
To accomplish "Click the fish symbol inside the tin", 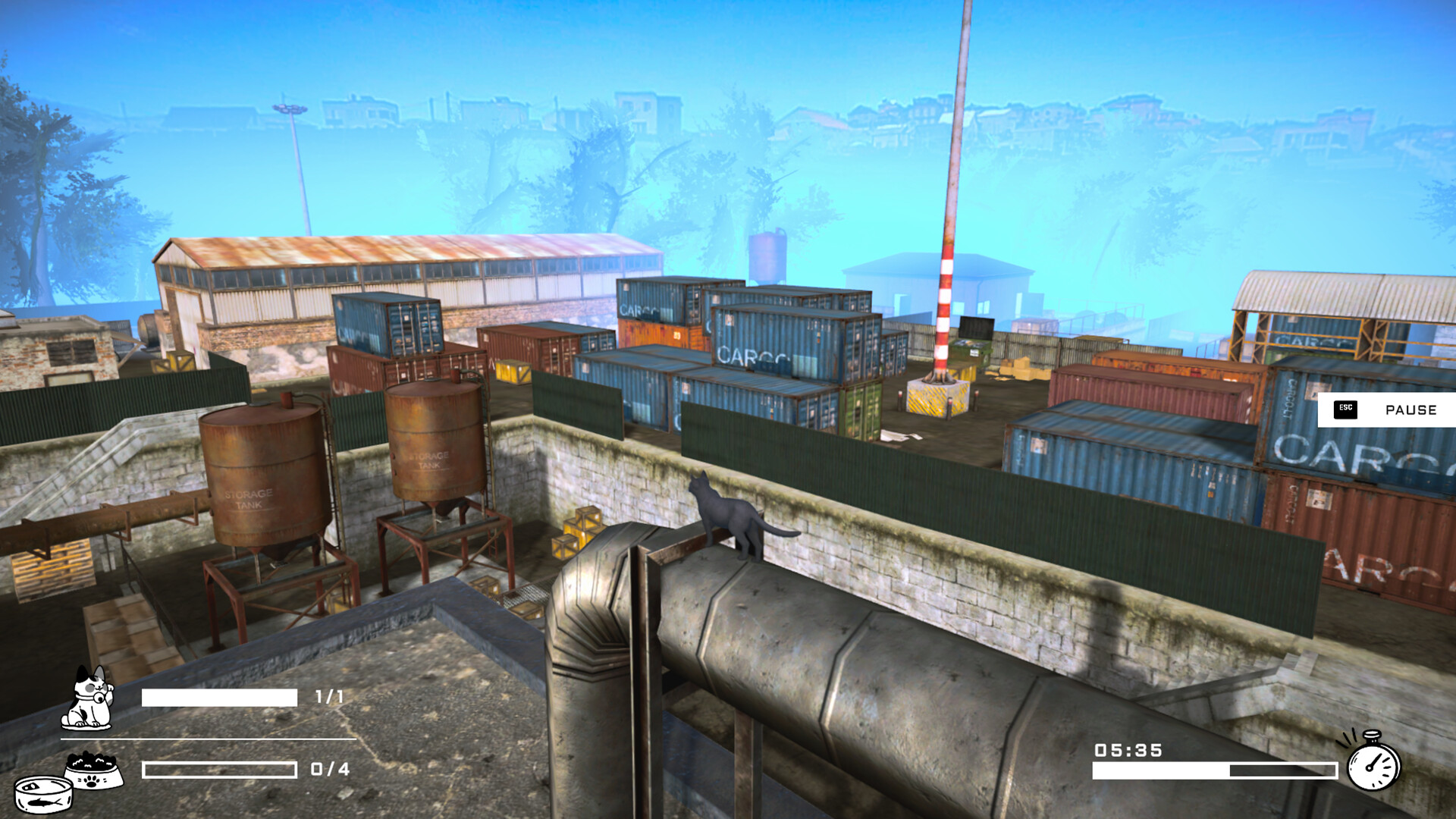I will [x=43, y=801].
